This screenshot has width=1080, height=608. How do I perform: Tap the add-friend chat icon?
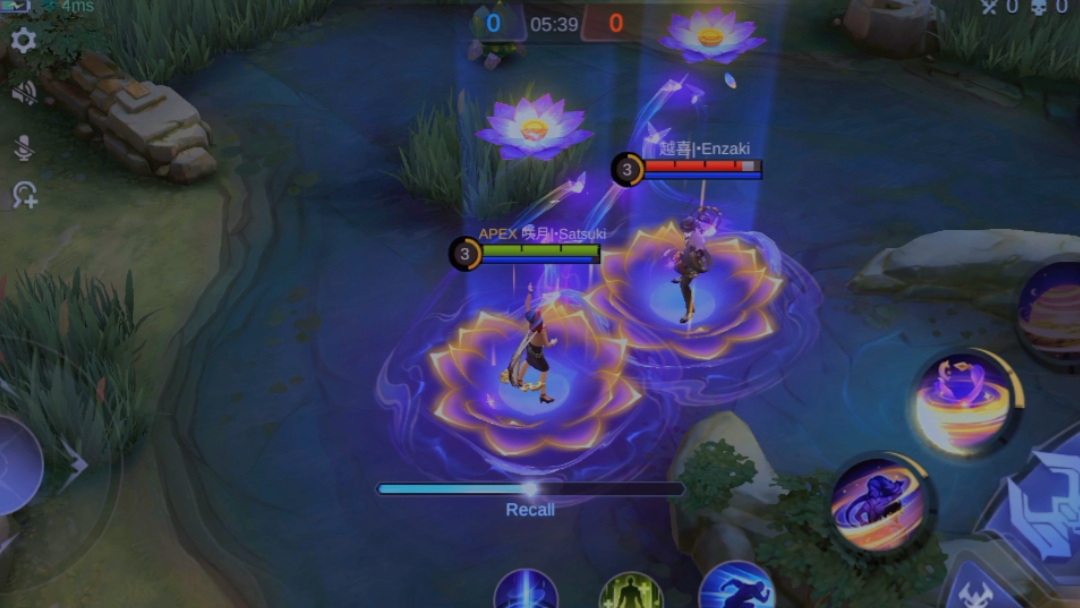click(x=24, y=195)
